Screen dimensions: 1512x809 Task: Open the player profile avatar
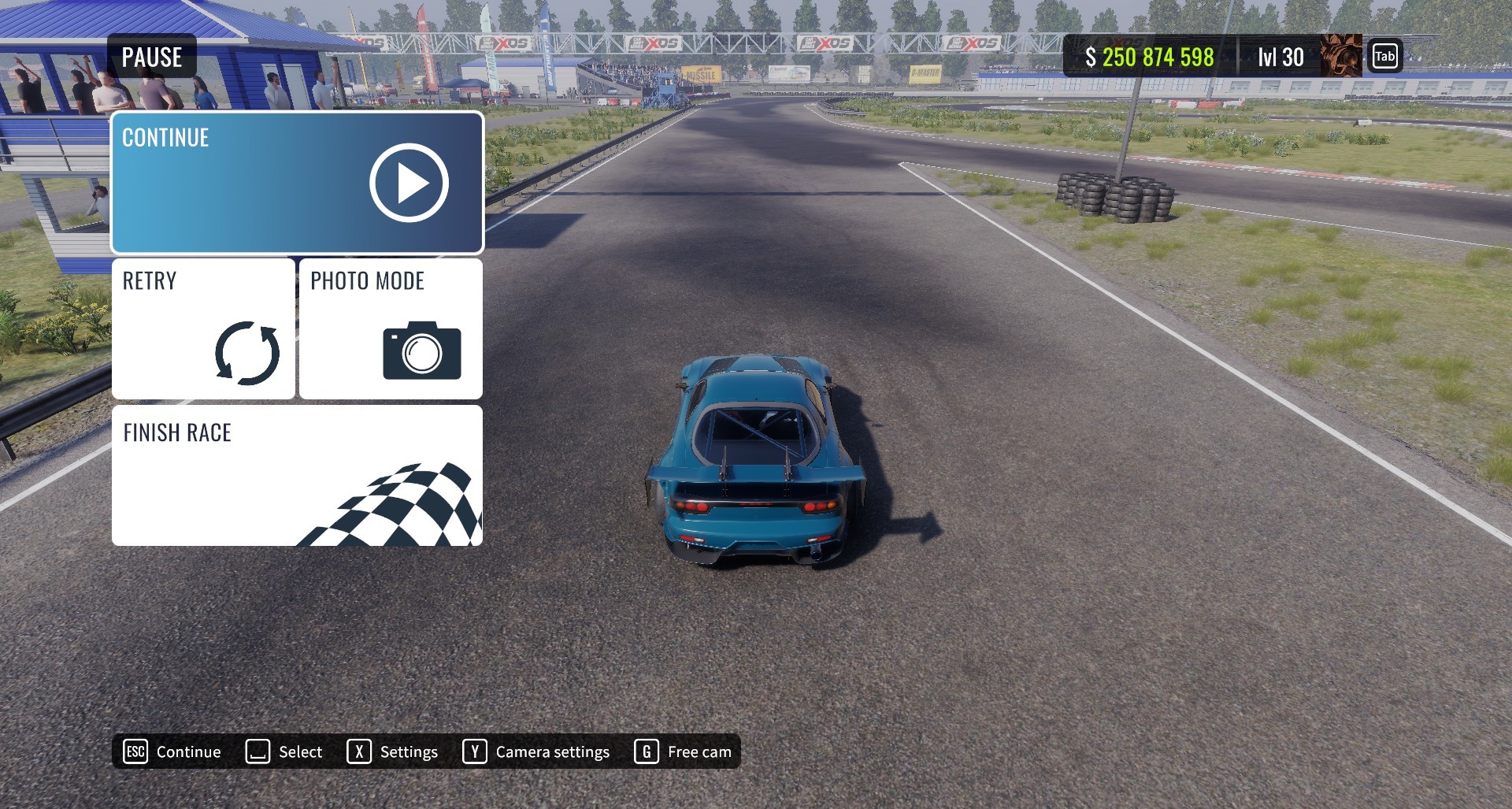click(1340, 56)
